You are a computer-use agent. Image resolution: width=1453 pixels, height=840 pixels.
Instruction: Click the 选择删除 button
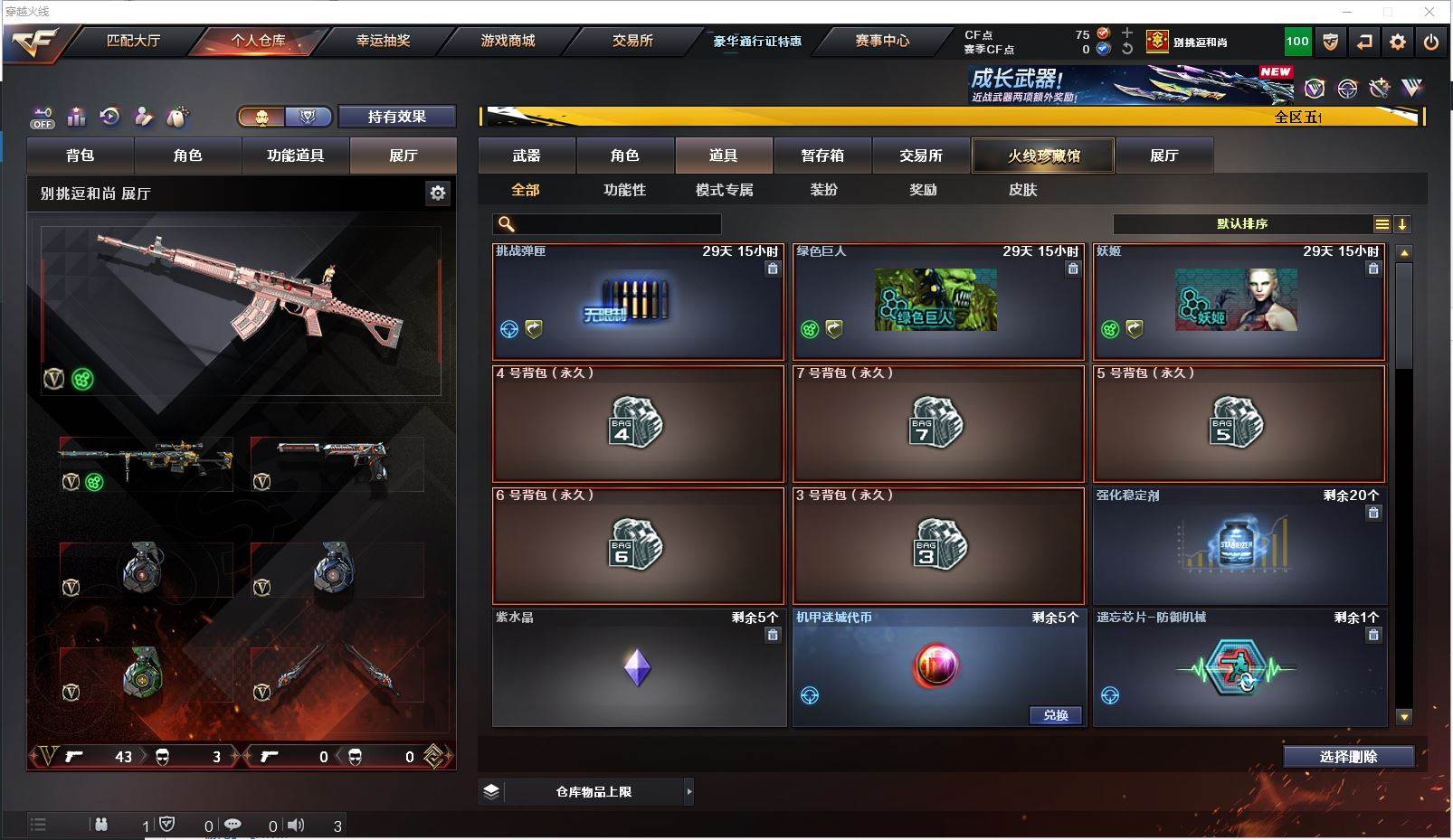pyautogui.click(x=1348, y=757)
